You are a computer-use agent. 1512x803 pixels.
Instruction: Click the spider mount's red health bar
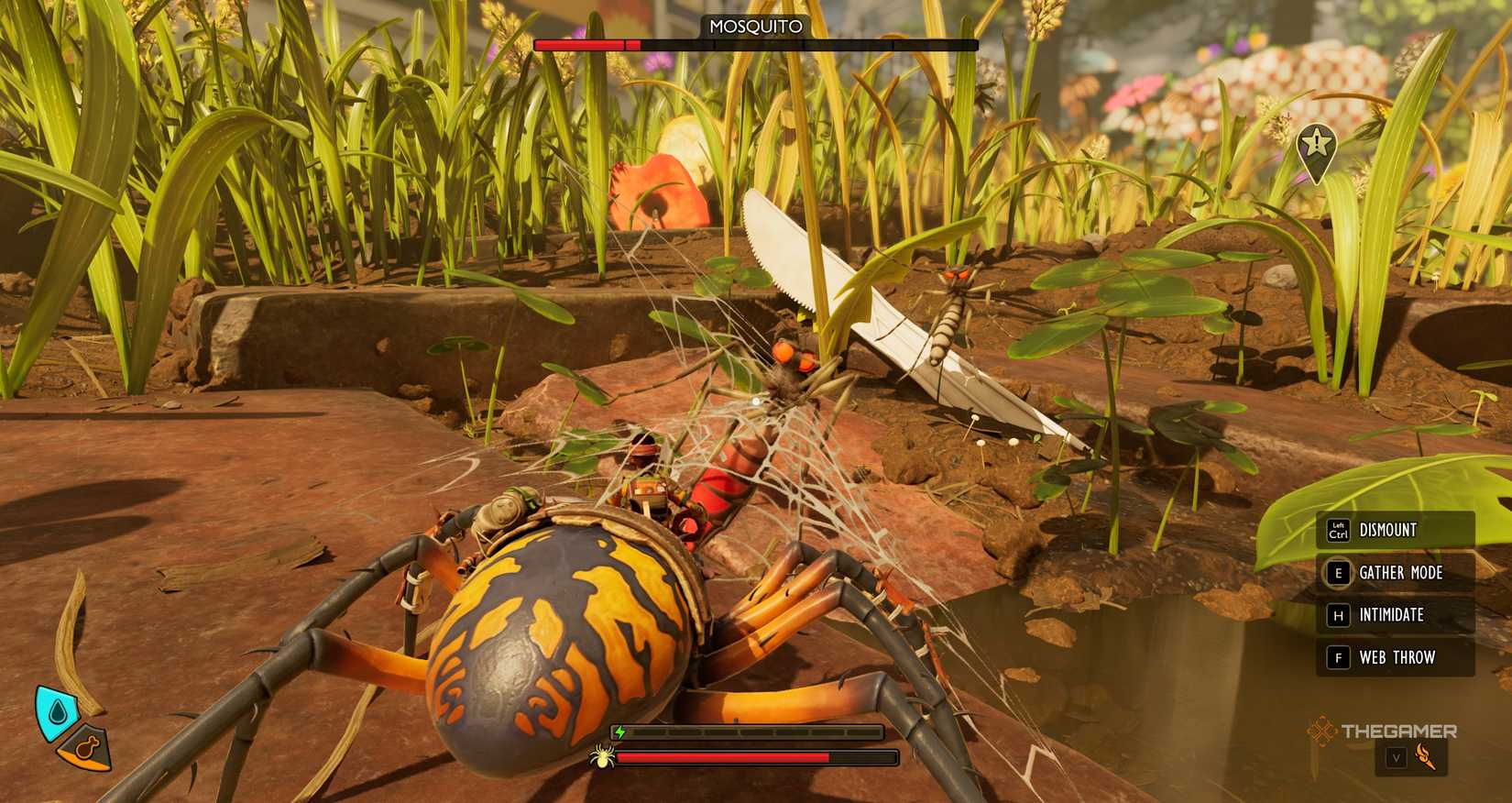(724, 758)
